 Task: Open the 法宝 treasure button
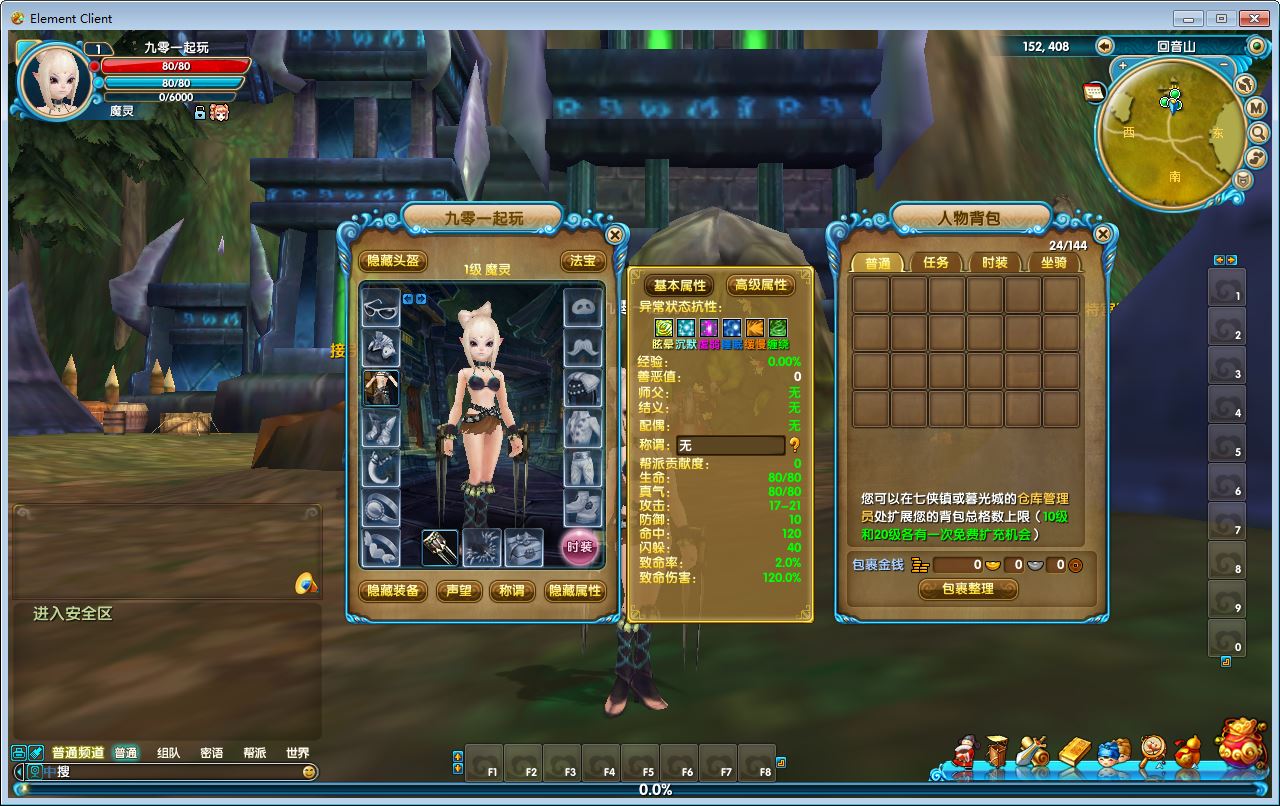(x=583, y=261)
